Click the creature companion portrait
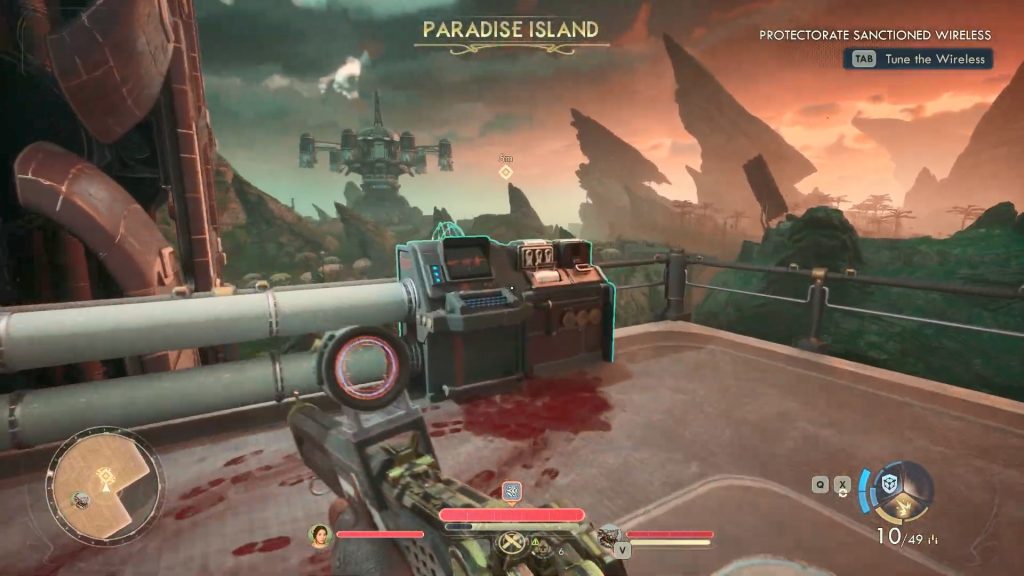The height and width of the screenshot is (576, 1024). click(x=609, y=535)
